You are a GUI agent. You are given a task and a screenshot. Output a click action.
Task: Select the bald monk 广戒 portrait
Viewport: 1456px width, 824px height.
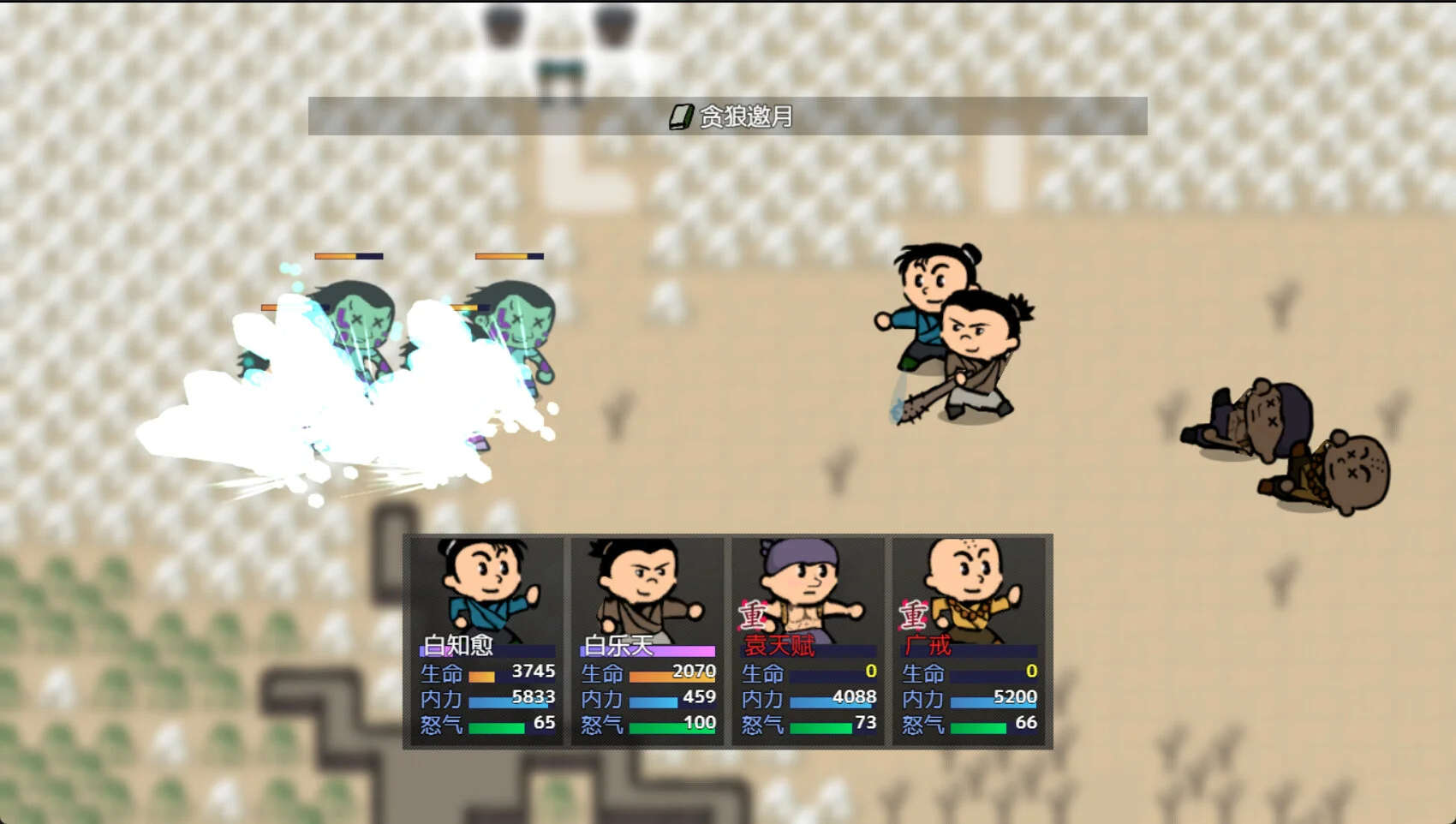(x=969, y=591)
